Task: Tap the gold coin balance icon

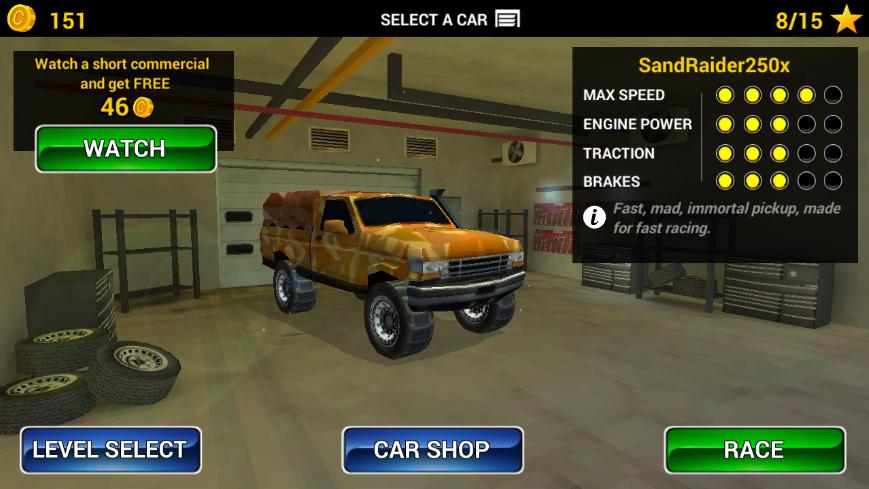Action: [x=20, y=18]
